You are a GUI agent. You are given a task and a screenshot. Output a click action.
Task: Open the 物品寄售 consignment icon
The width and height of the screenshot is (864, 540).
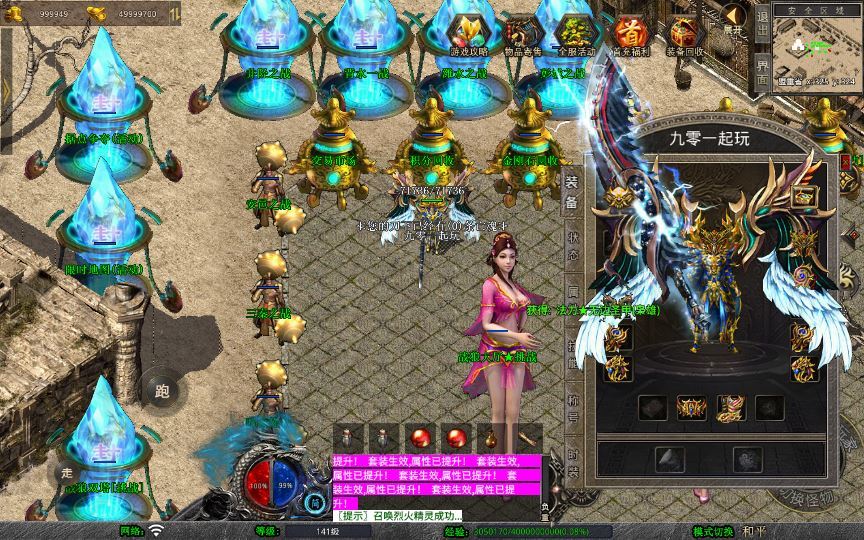point(520,35)
